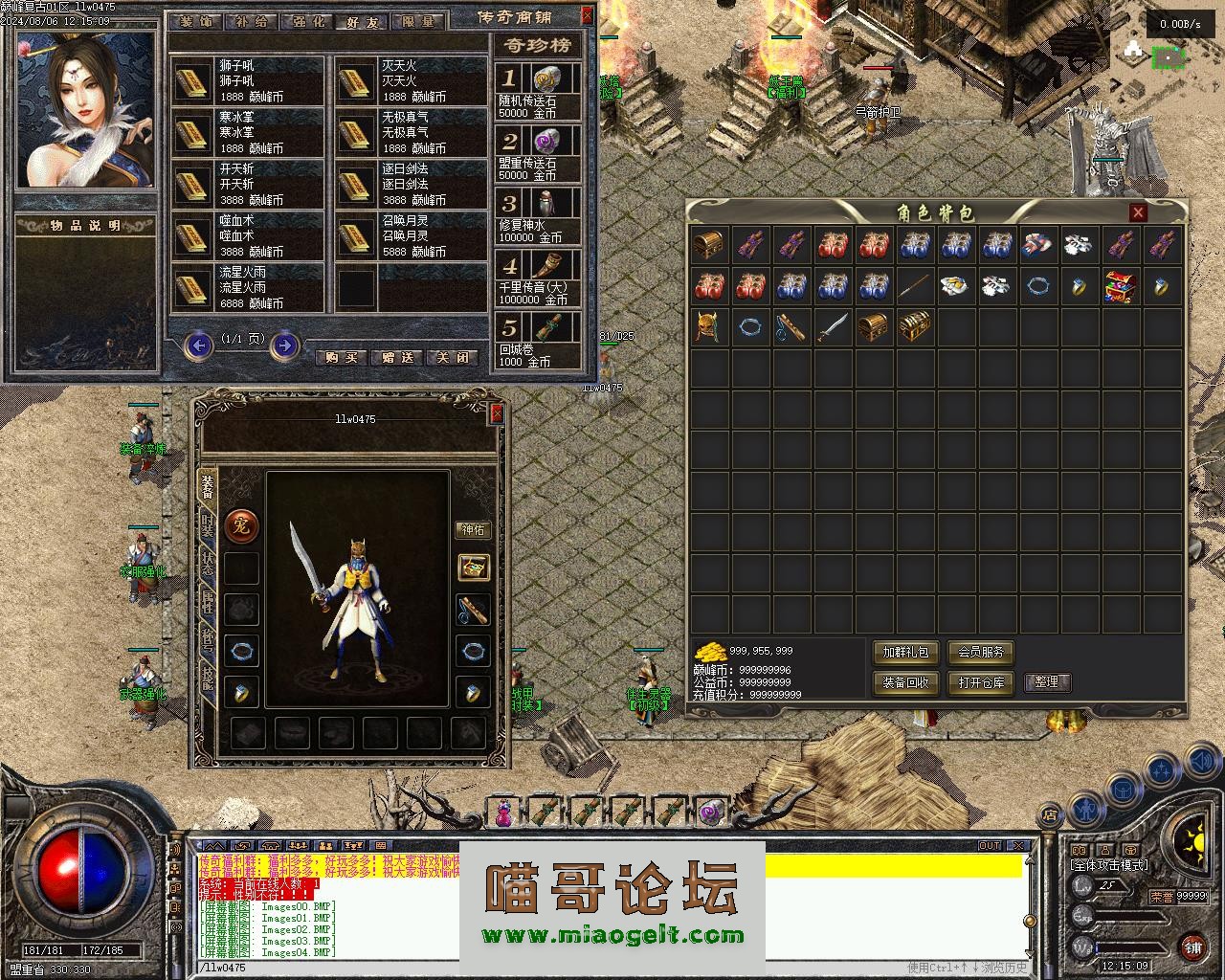Image resolution: width=1225 pixels, height=980 pixels.
Task: Open the 会员服务 member service
Action: click(x=980, y=653)
